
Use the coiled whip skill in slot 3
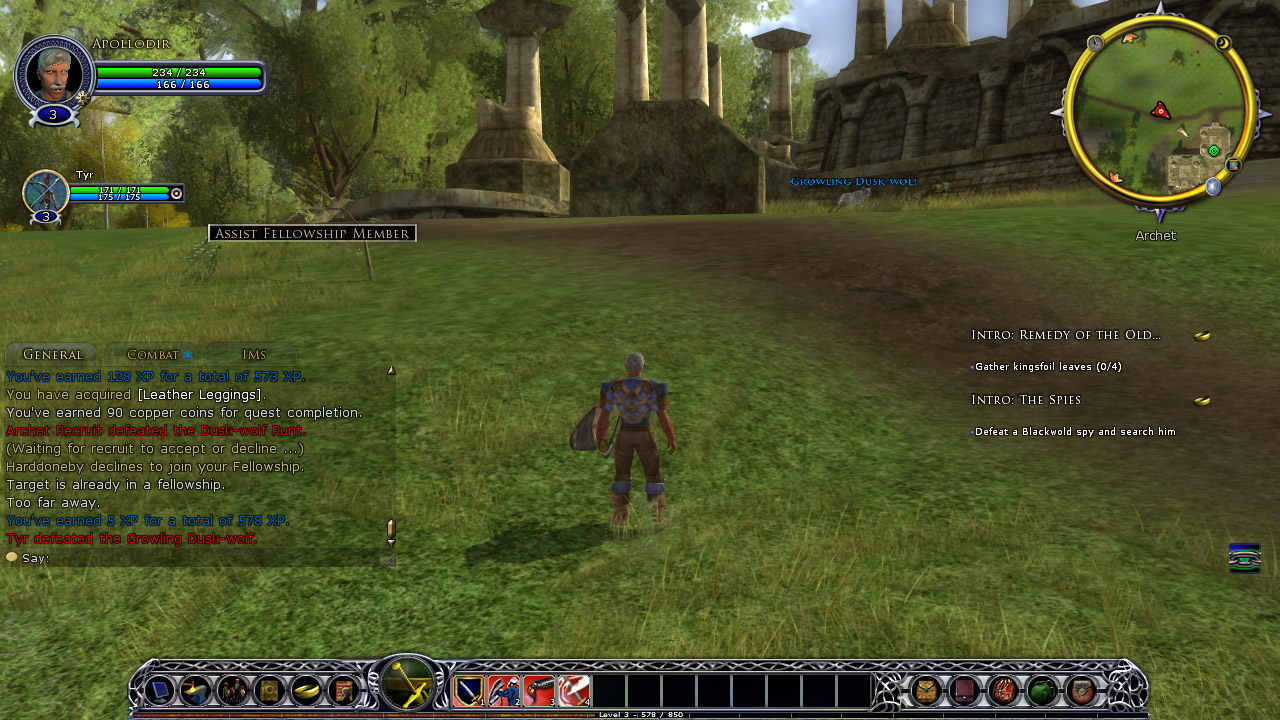coord(538,690)
